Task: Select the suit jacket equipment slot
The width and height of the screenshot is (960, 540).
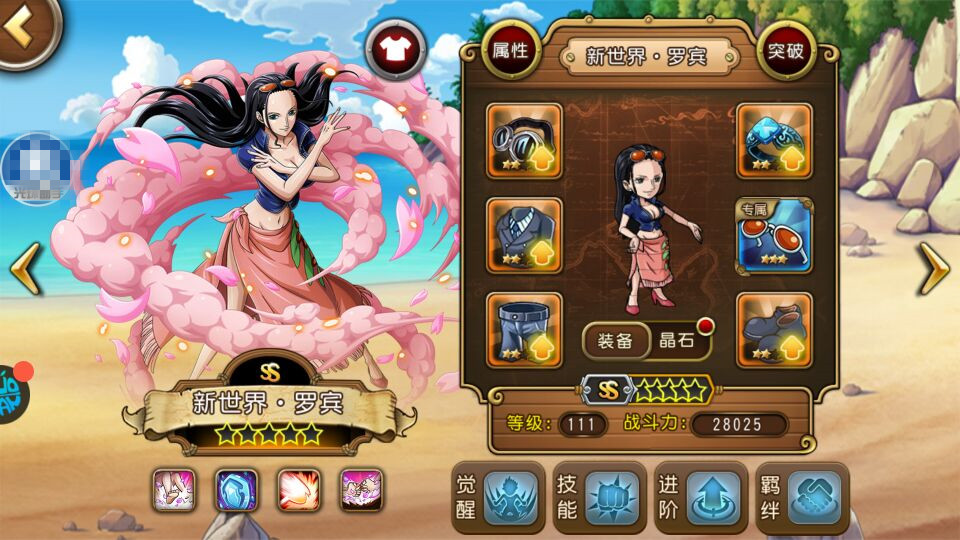Action: coord(524,235)
